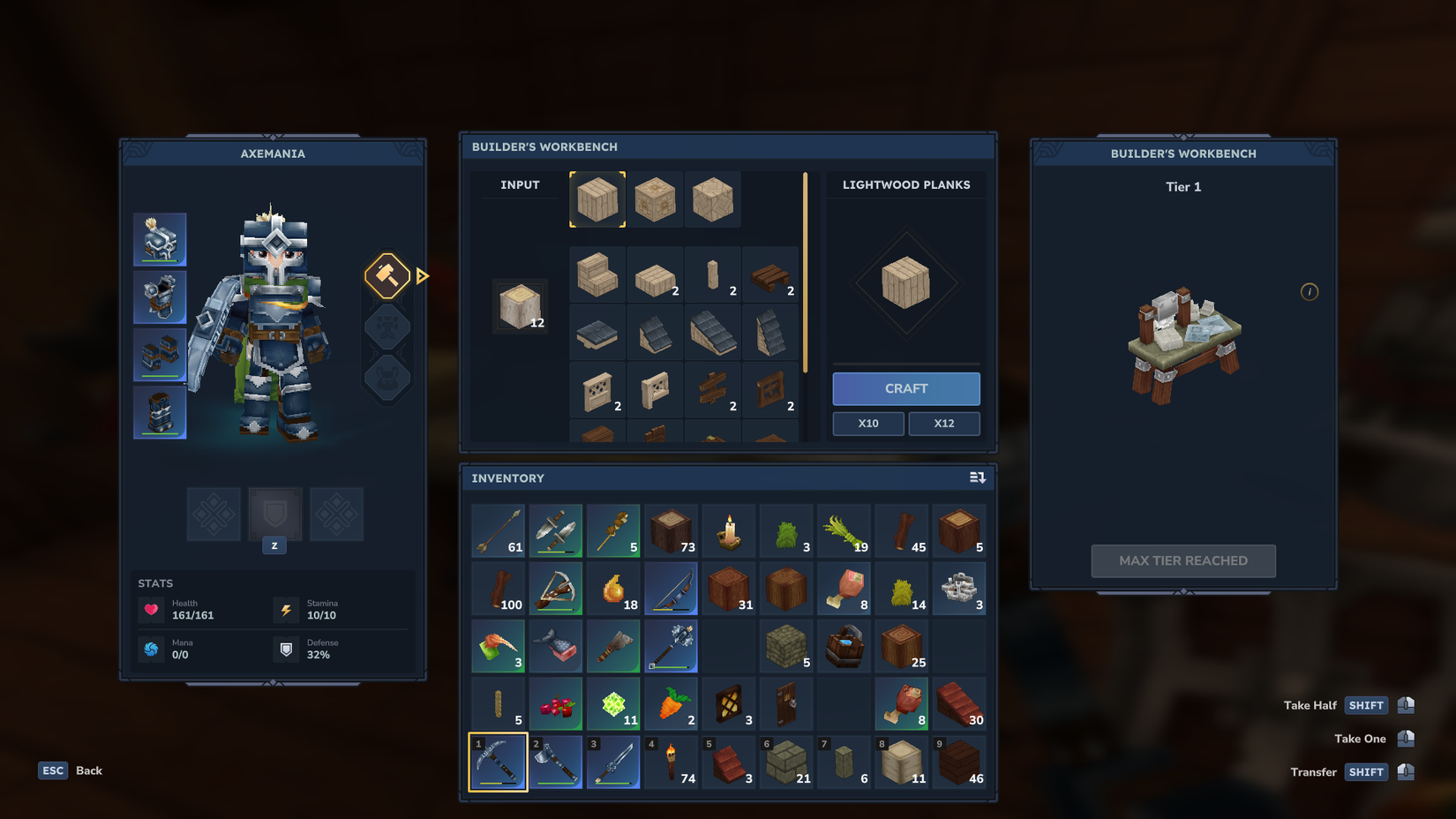Click the X10 craft multiplier
1456x819 pixels.
tap(867, 424)
